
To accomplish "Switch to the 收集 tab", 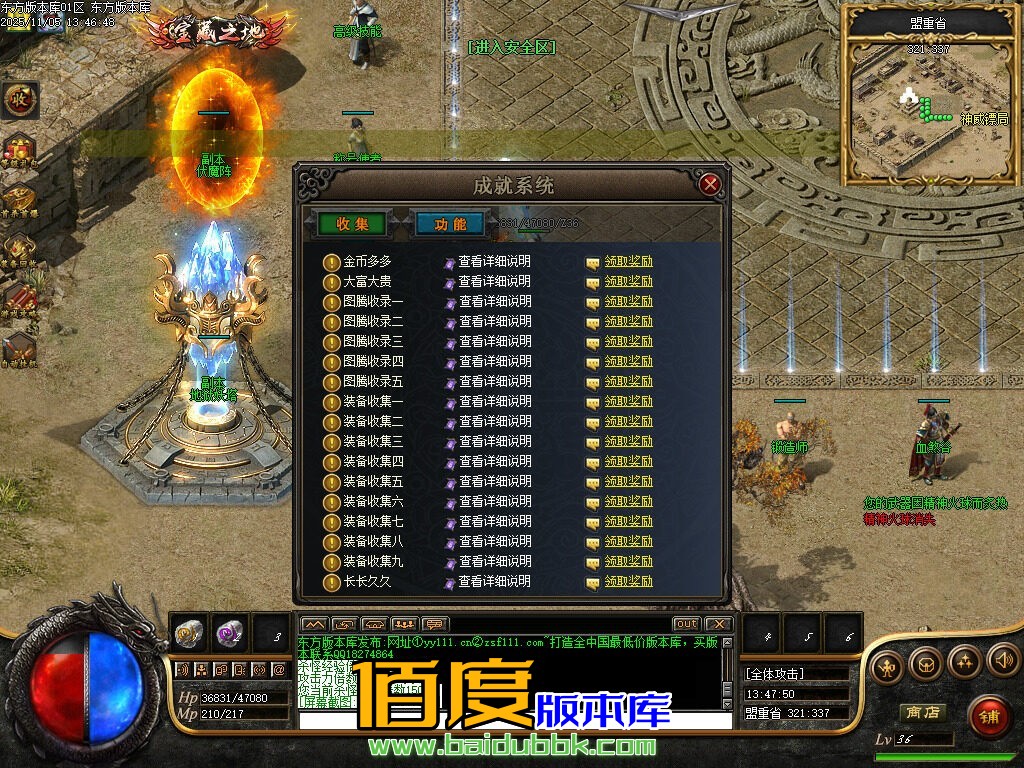I will (352, 224).
